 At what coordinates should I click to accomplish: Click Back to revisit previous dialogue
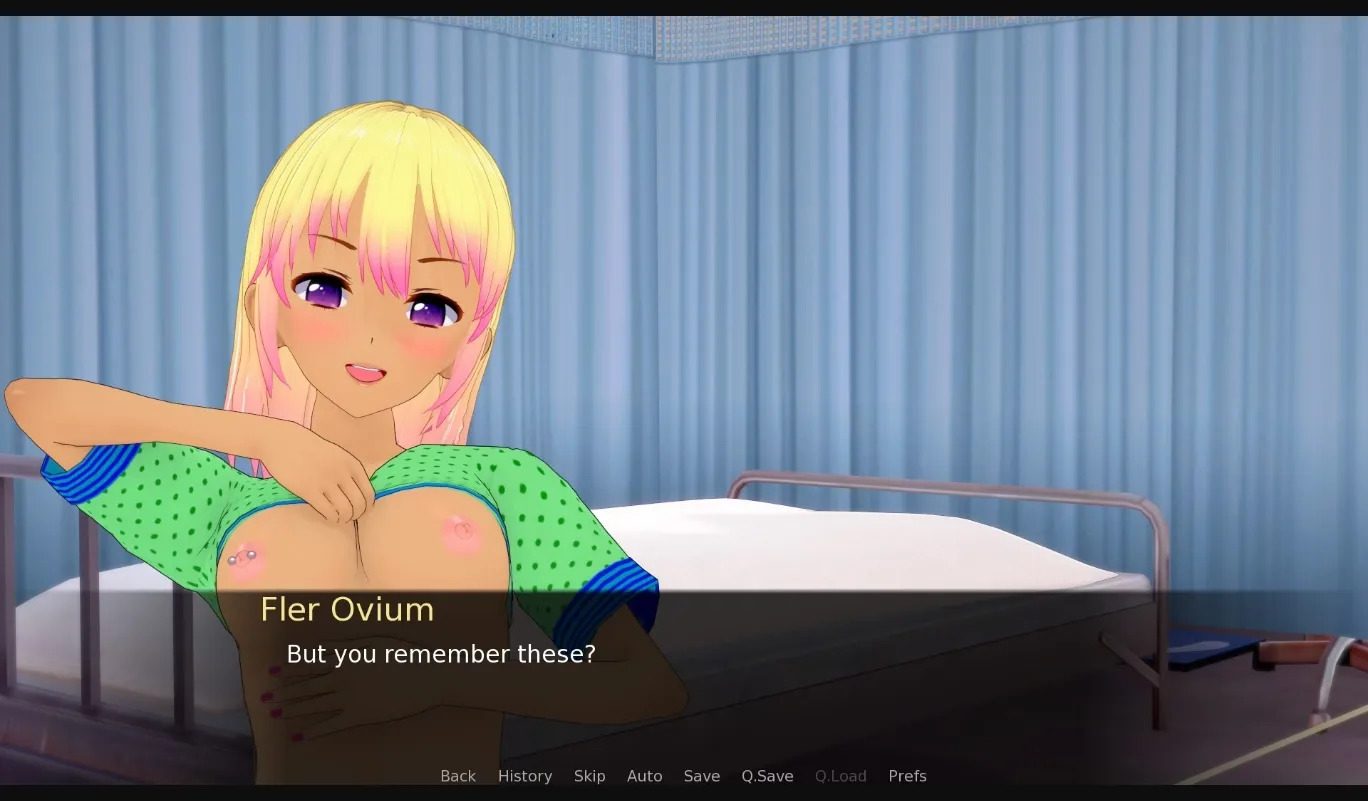458,776
